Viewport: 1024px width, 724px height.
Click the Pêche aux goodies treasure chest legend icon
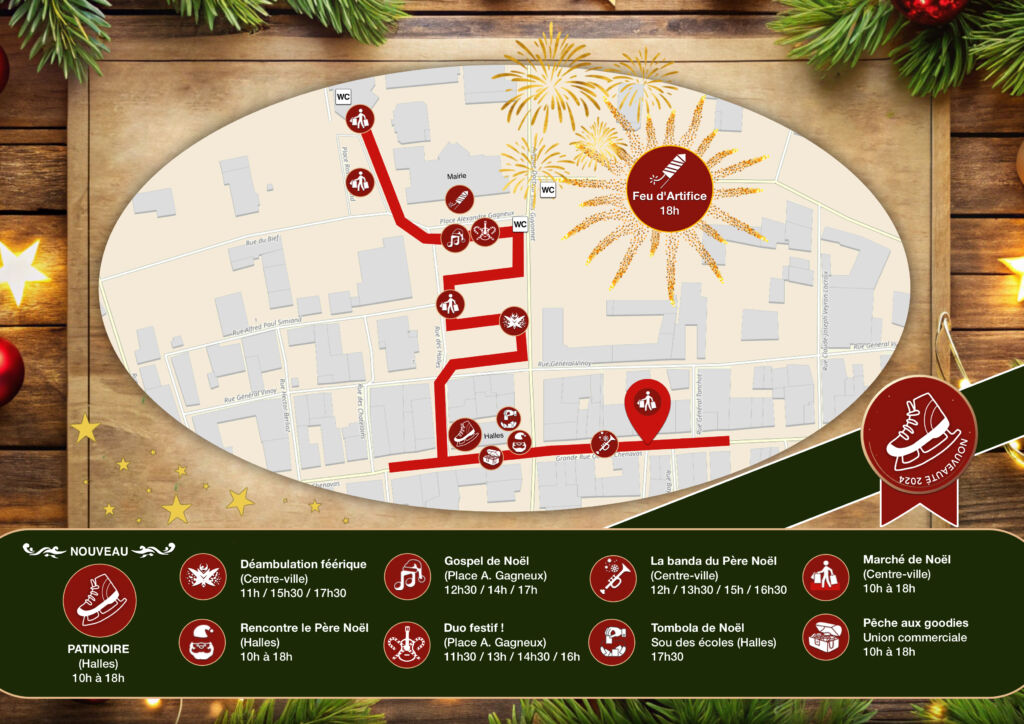pos(825,637)
